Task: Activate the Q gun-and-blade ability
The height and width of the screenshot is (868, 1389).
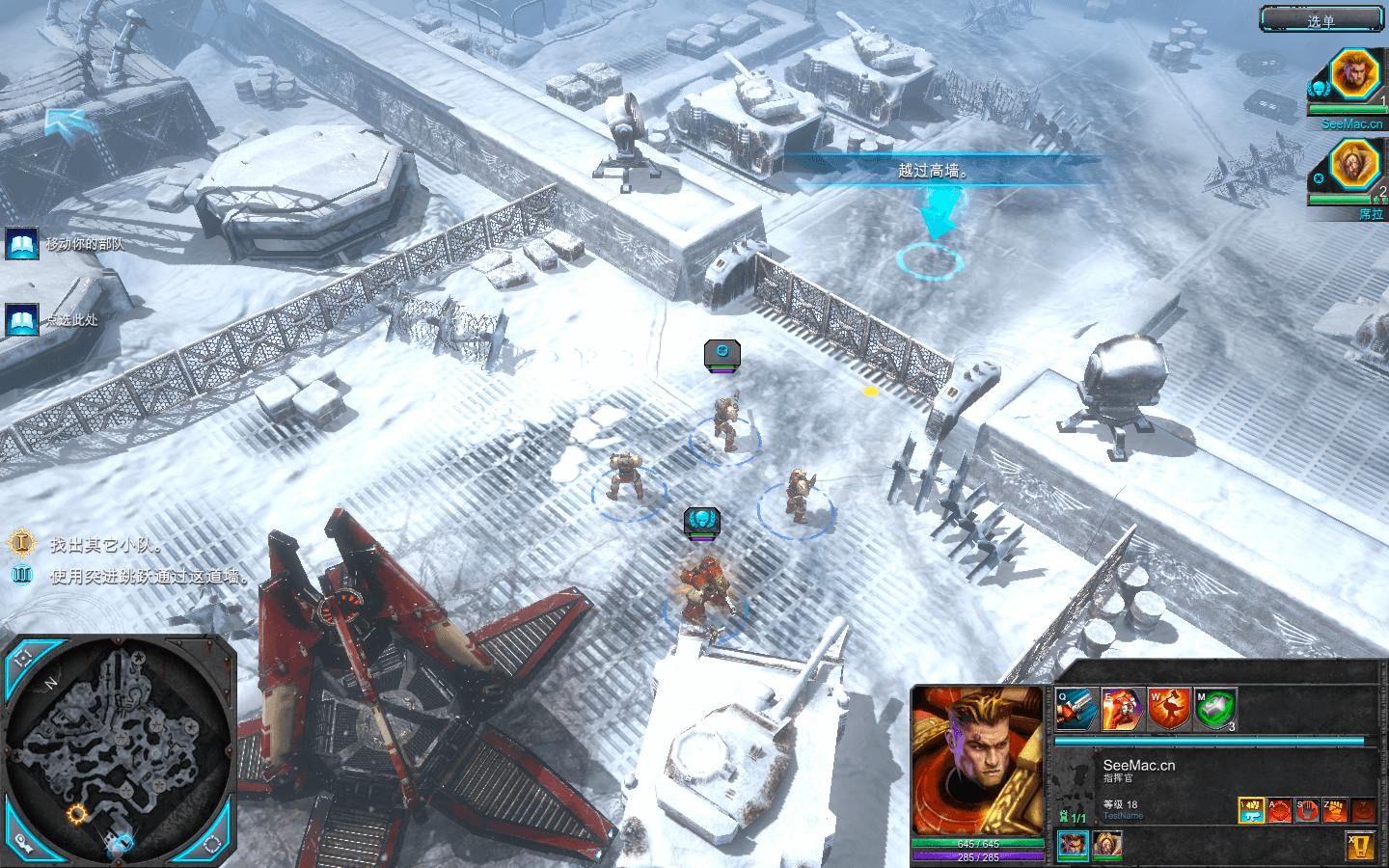Action: coord(1076,710)
